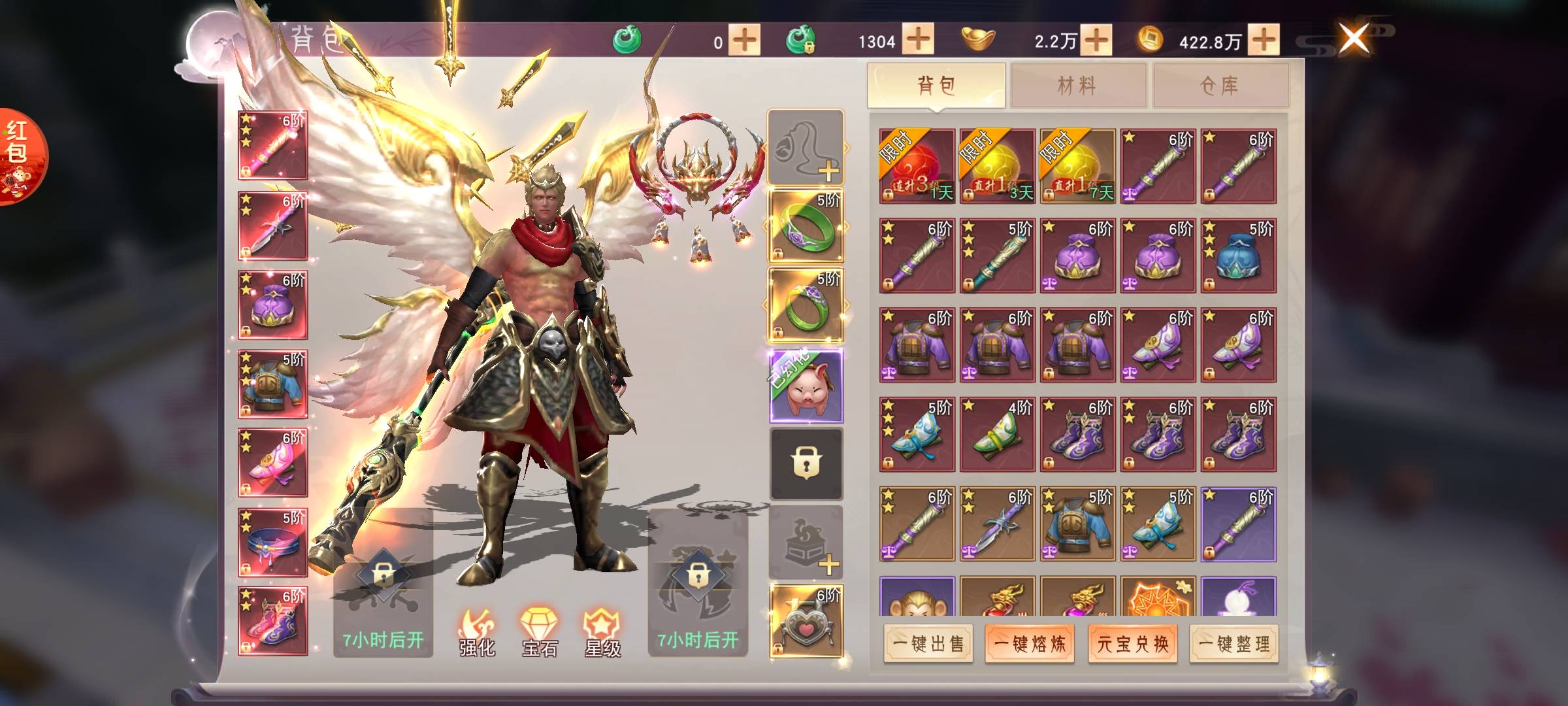Open the 星级 star level icon
Screen dimensions: 1568x706
tap(602, 632)
